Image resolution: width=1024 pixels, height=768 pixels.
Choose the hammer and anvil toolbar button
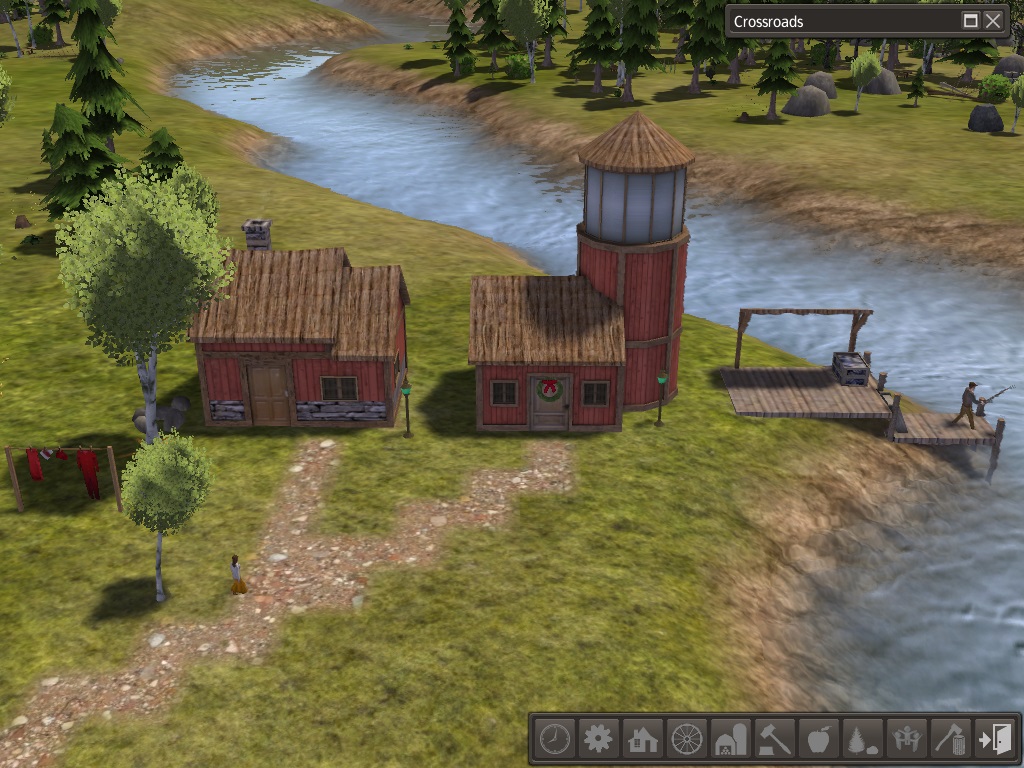coord(774,740)
